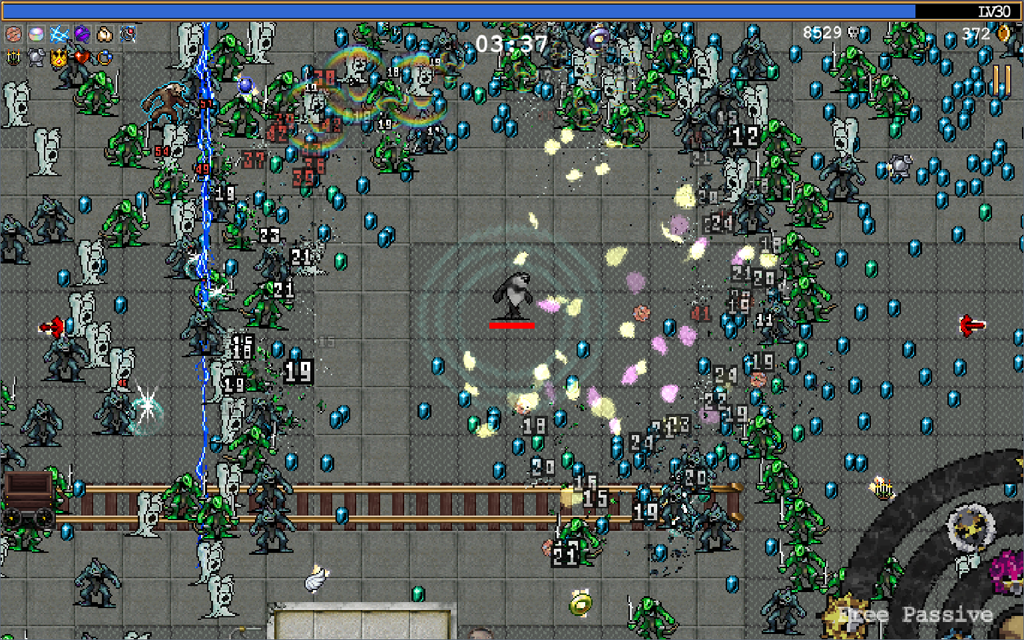1024x640 pixels.
Task: Click the Candelabrador passive item icon
Action: pos(13,57)
